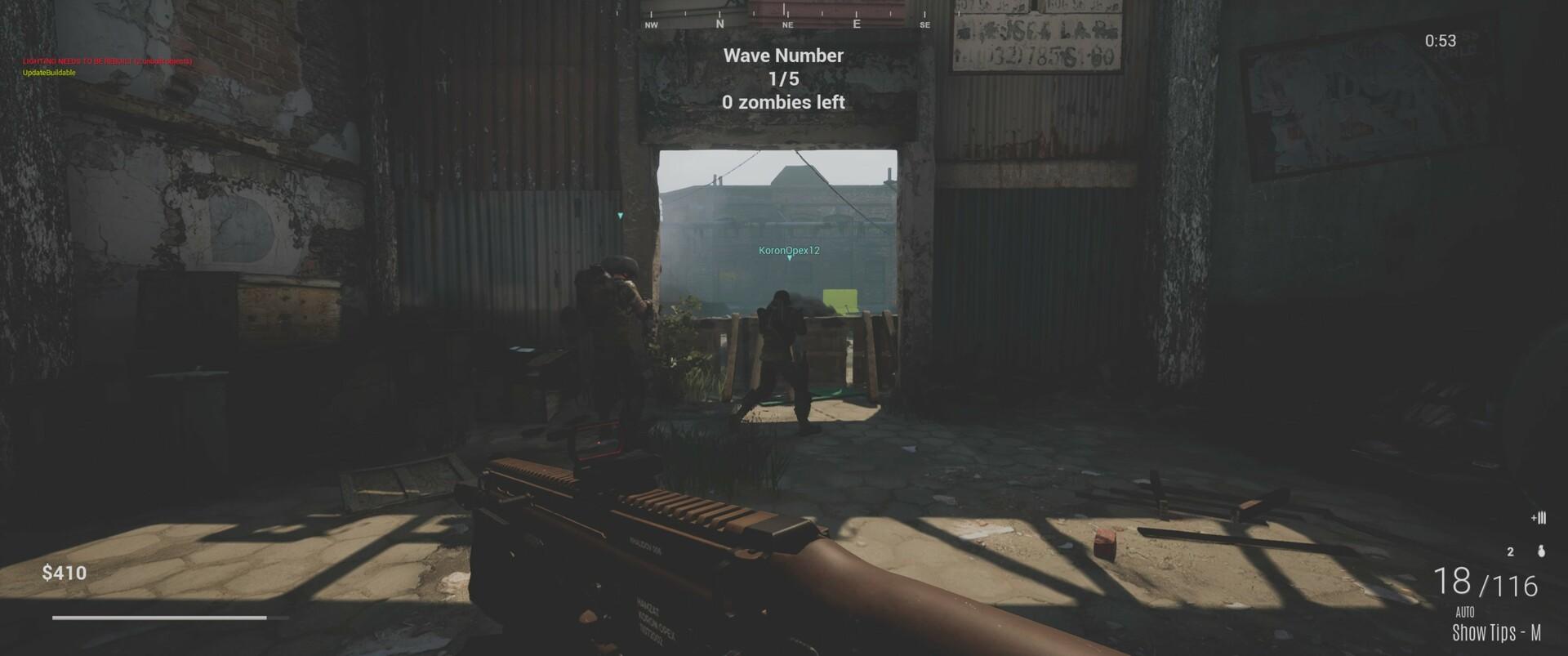The height and width of the screenshot is (656, 1568).
Task: Click the SE label on the compass bar
Action: (x=924, y=25)
